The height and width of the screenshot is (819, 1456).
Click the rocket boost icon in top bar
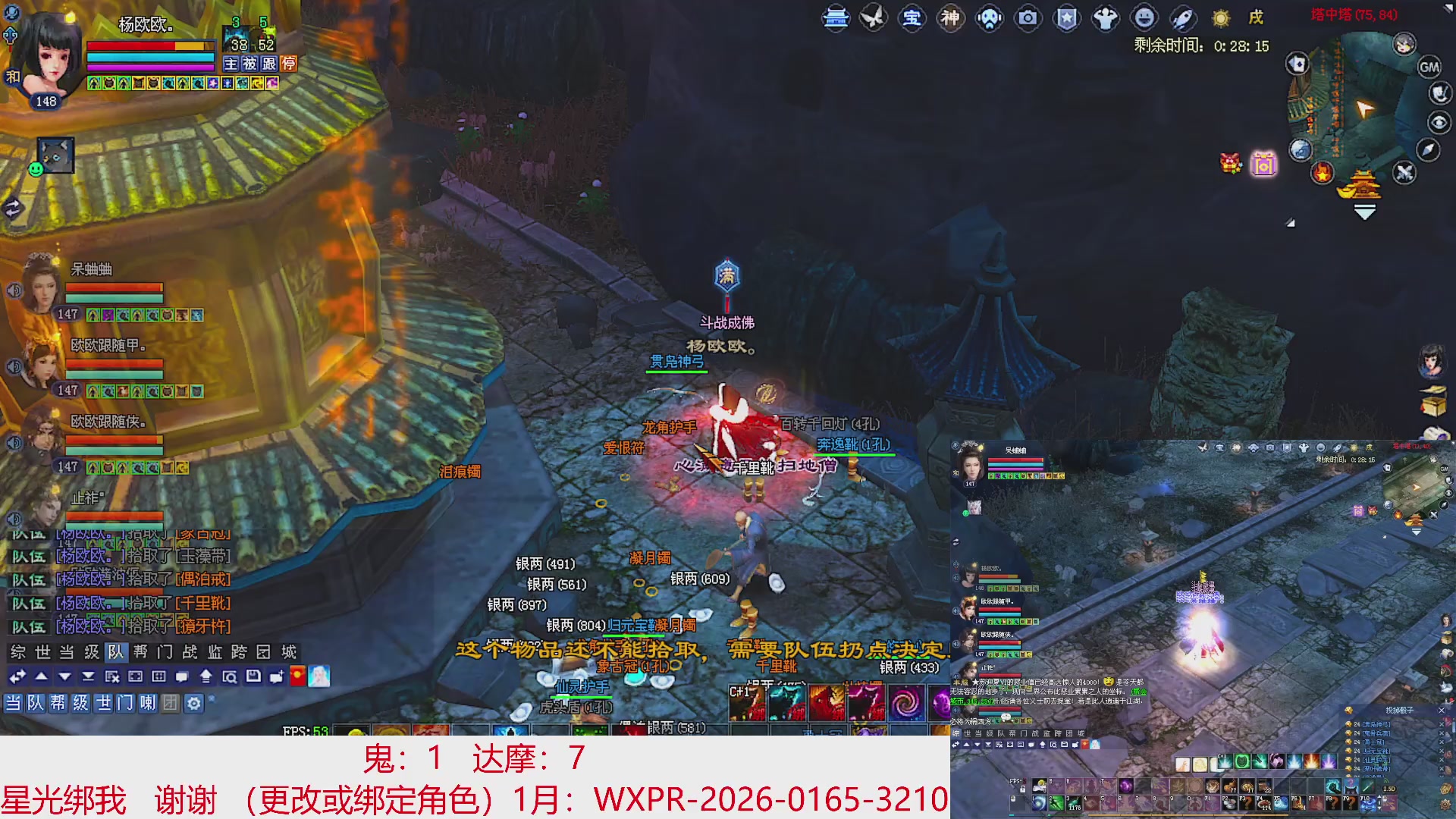click(x=1181, y=19)
